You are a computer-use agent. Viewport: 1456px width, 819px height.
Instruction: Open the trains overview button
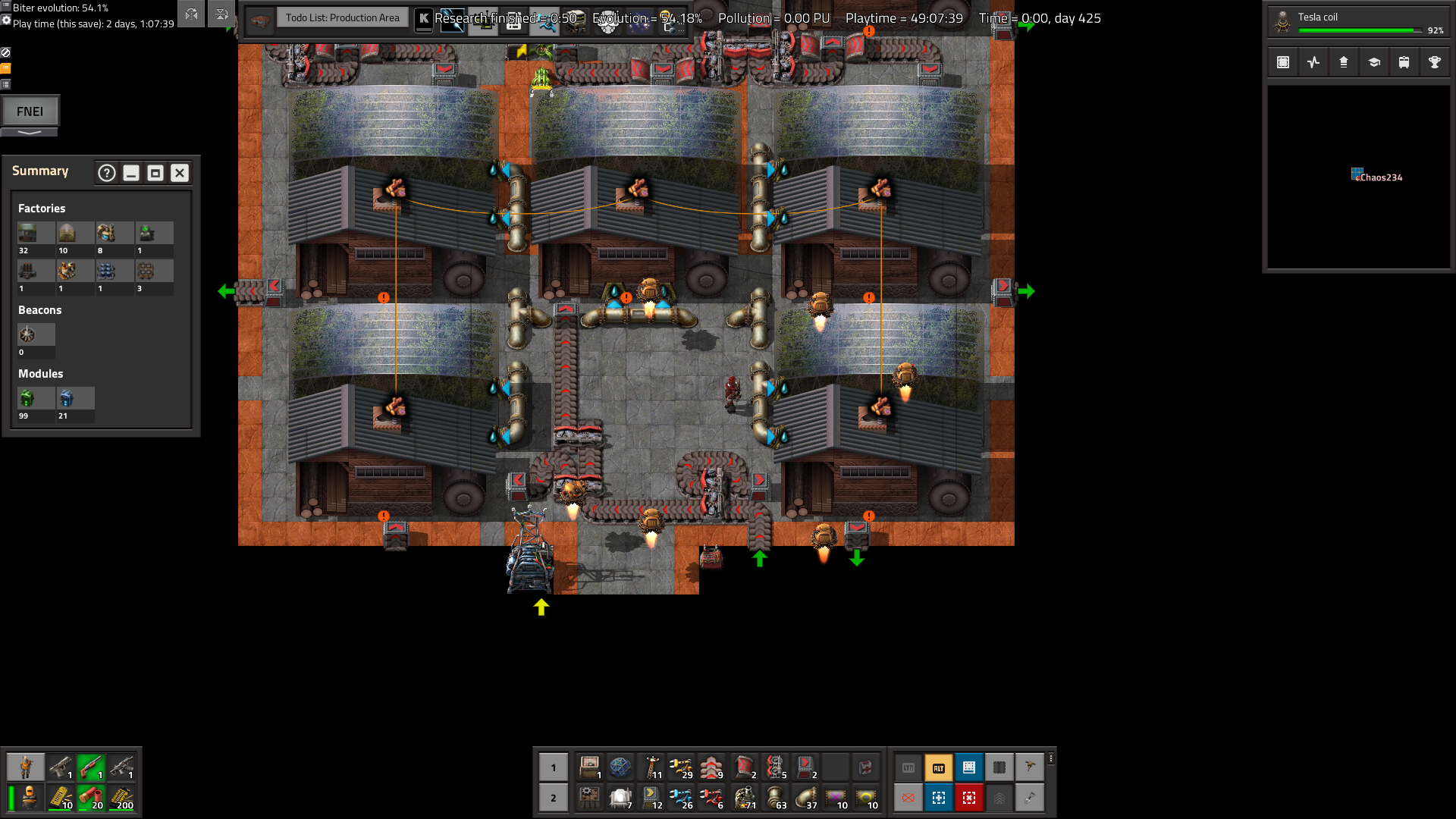[1404, 62]
